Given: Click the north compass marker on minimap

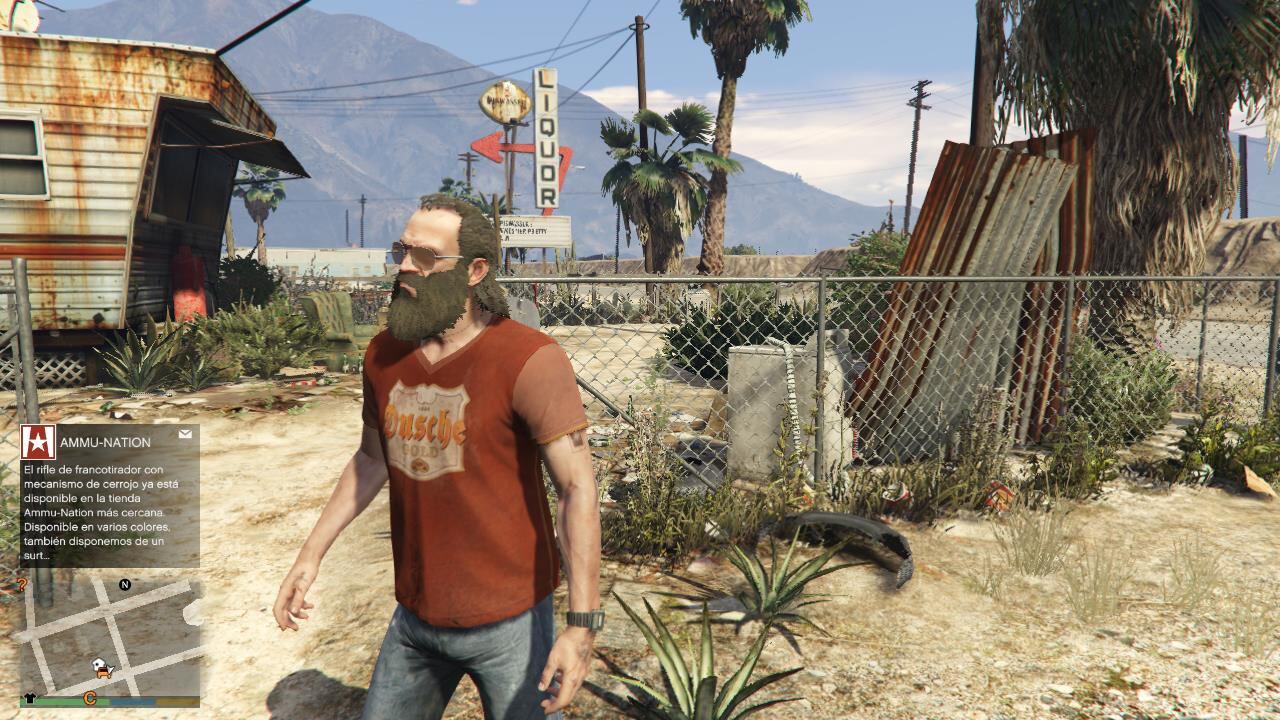Looking at the screenshot, I should point(125,584).
